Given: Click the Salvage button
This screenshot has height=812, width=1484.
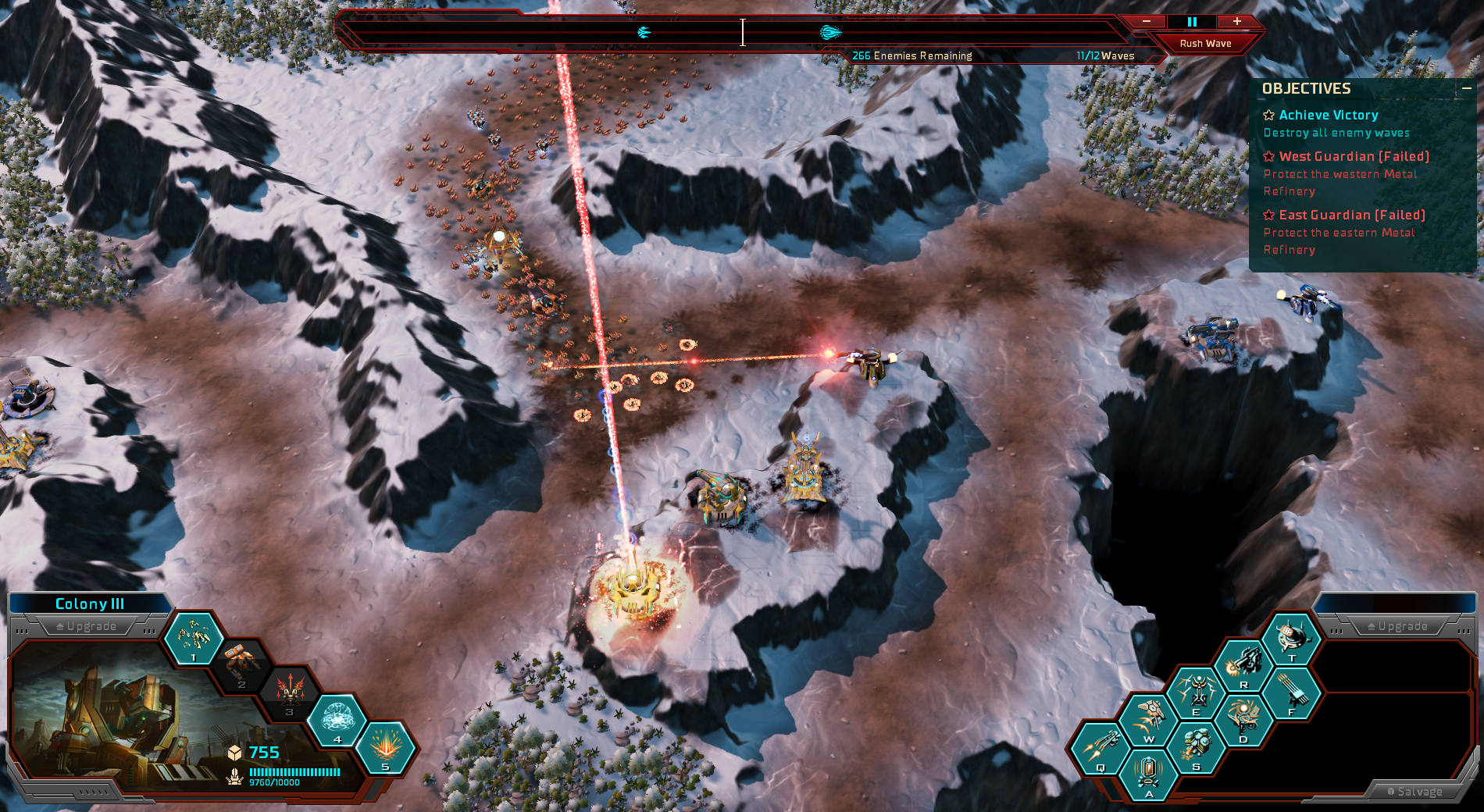Looking at the screenshot, I should [1414, 792].
